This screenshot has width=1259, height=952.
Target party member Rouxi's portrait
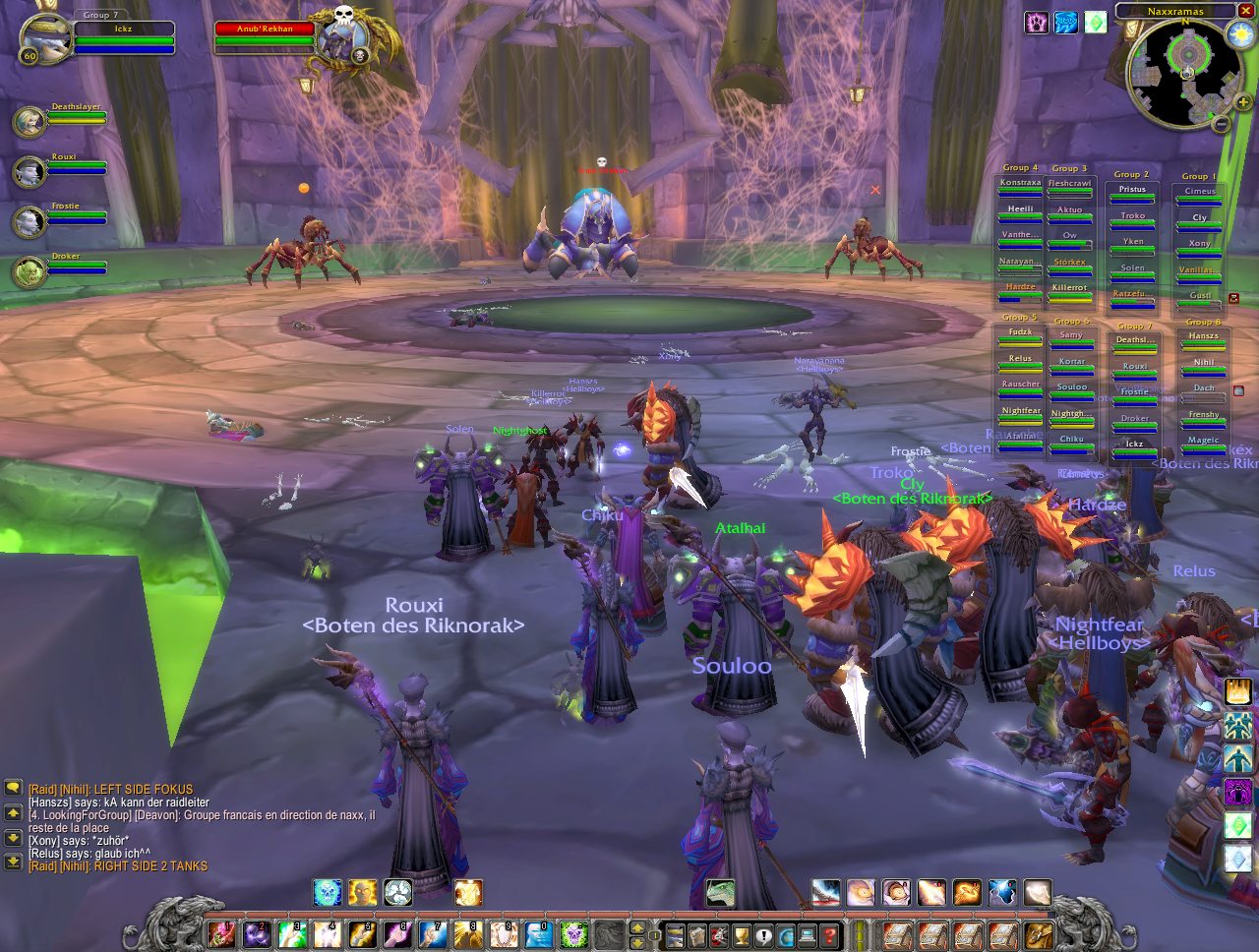point(30,172)
